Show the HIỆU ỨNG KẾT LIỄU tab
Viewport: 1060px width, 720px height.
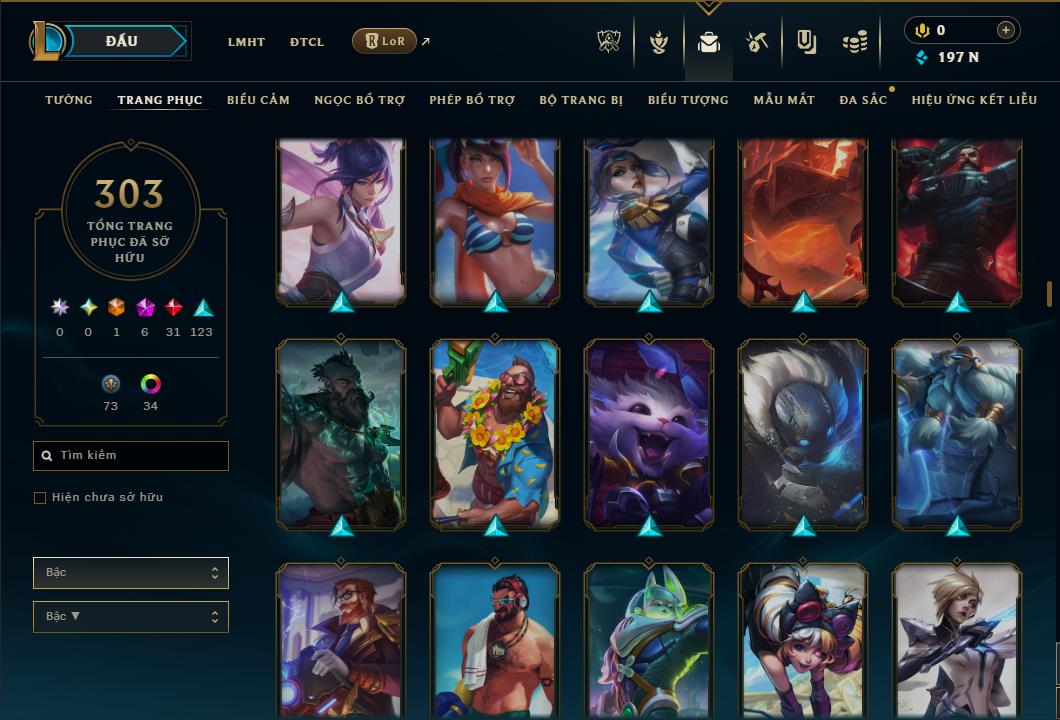tap(974, 100)
